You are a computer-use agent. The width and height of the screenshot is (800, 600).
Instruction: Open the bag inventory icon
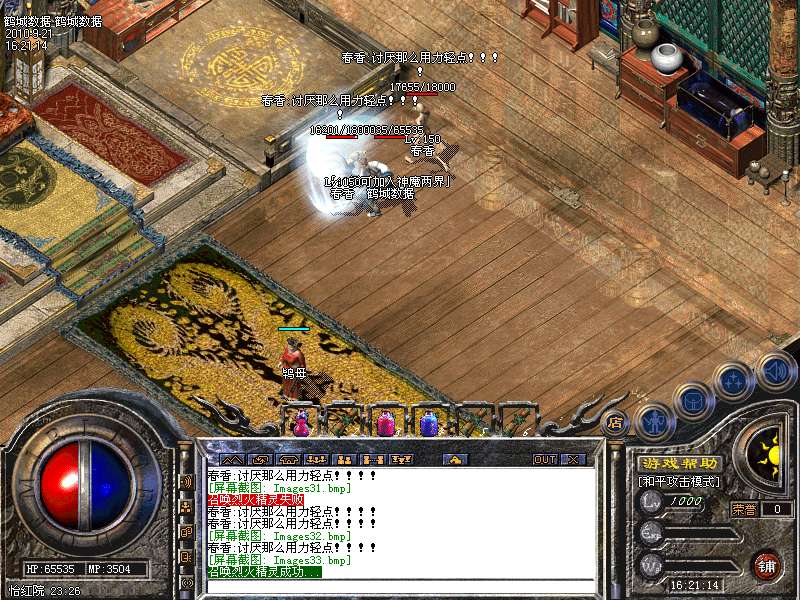(692, 402)
